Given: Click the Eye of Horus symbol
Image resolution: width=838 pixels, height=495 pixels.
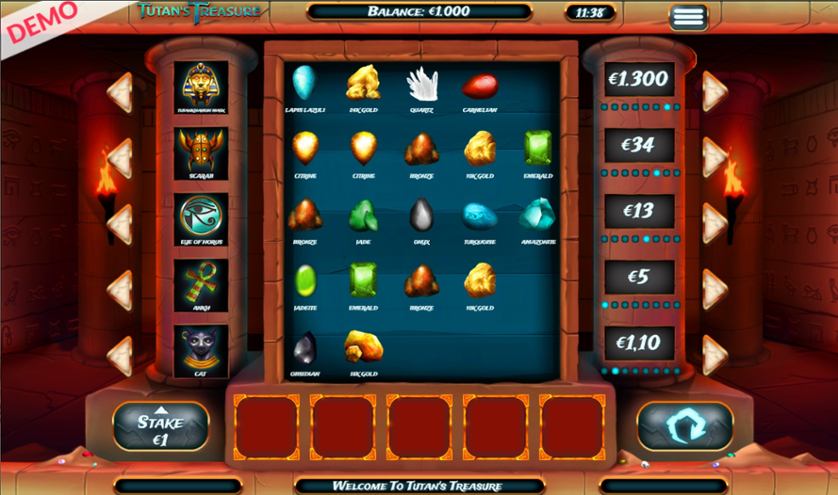Looking at the screenshot, I should pos(201,218).
